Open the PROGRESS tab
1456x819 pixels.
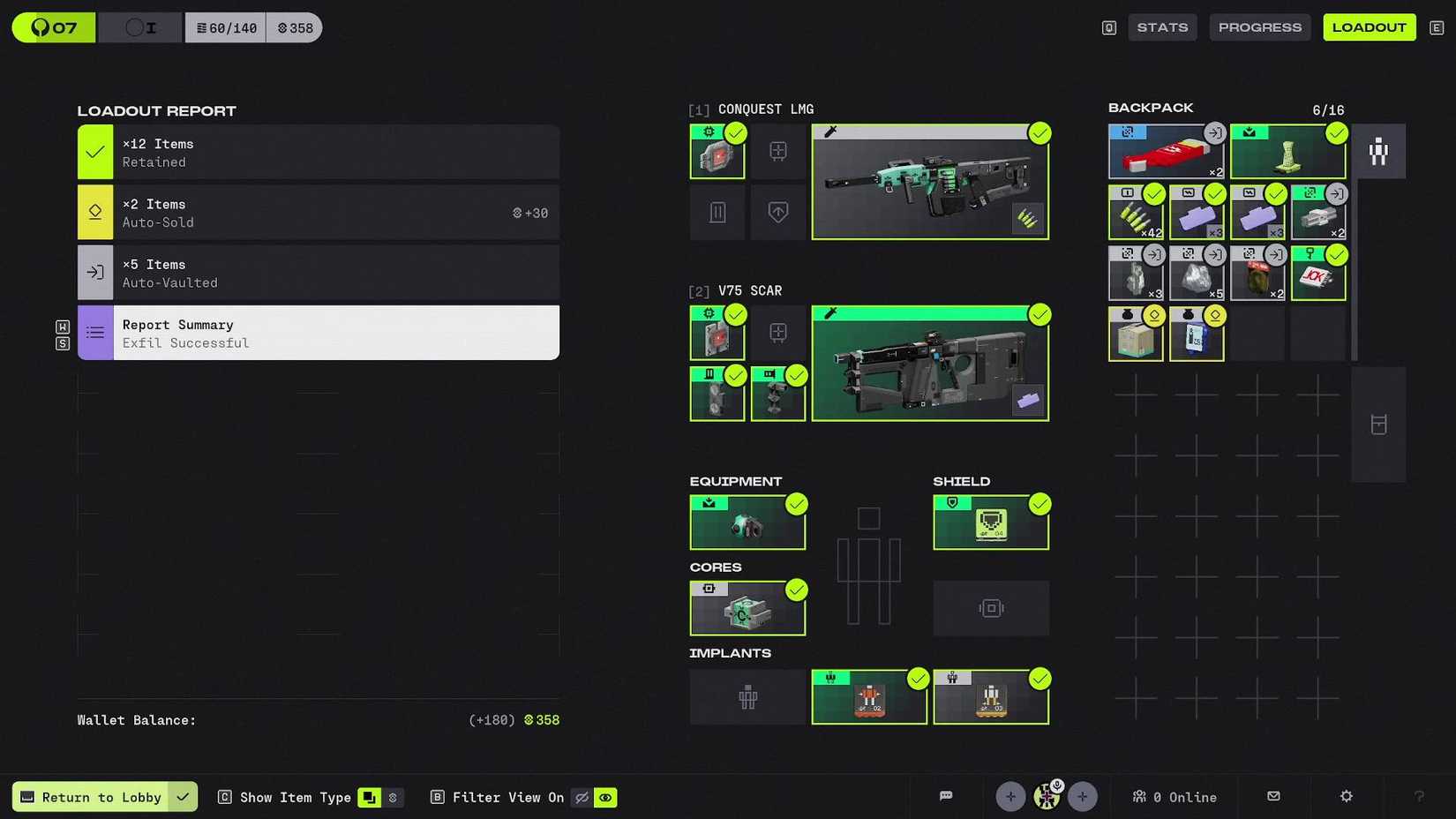tap(1259, 26)
